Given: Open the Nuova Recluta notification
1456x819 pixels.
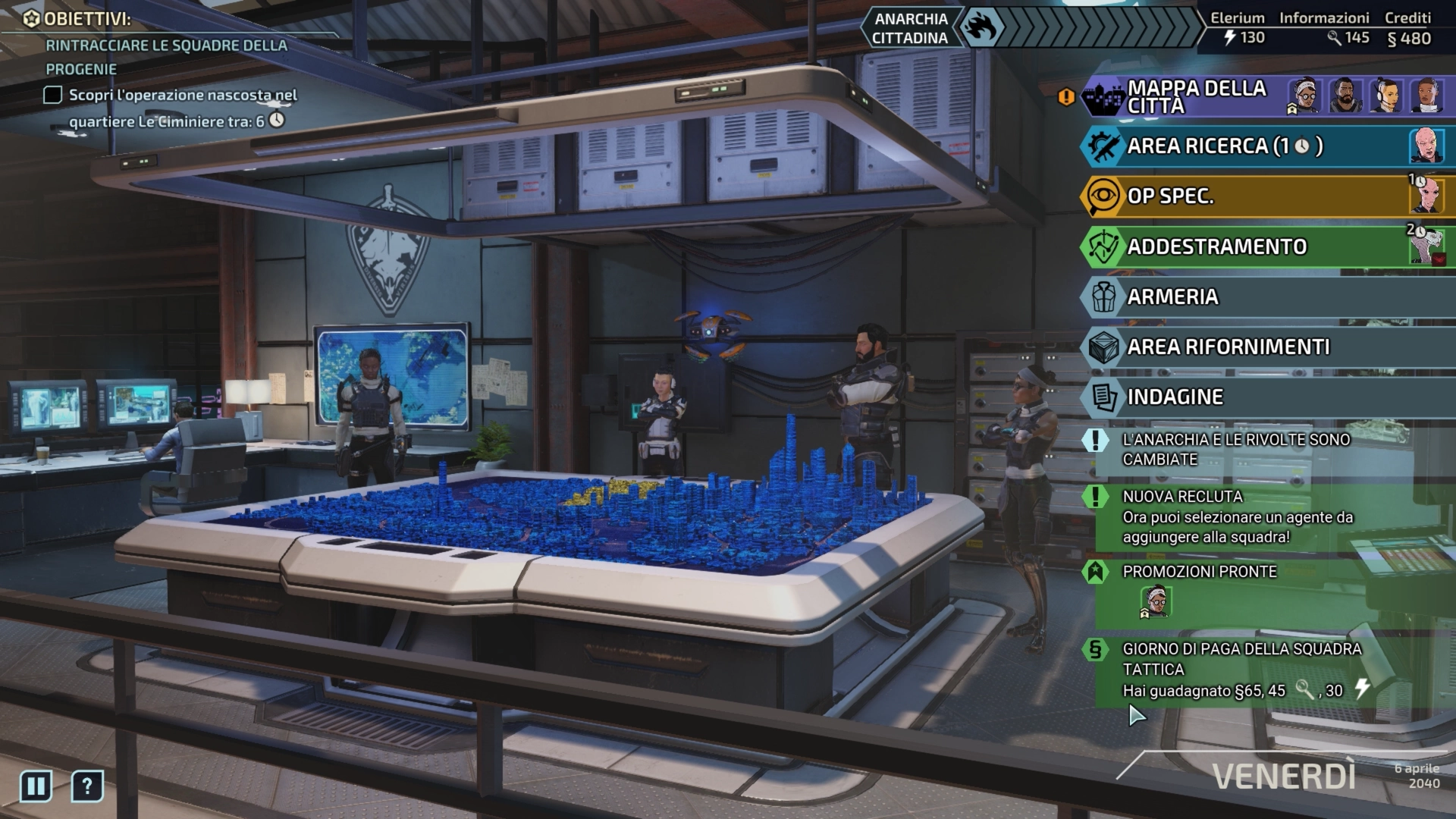Looking at the screenshot, I should [1237, 516].
